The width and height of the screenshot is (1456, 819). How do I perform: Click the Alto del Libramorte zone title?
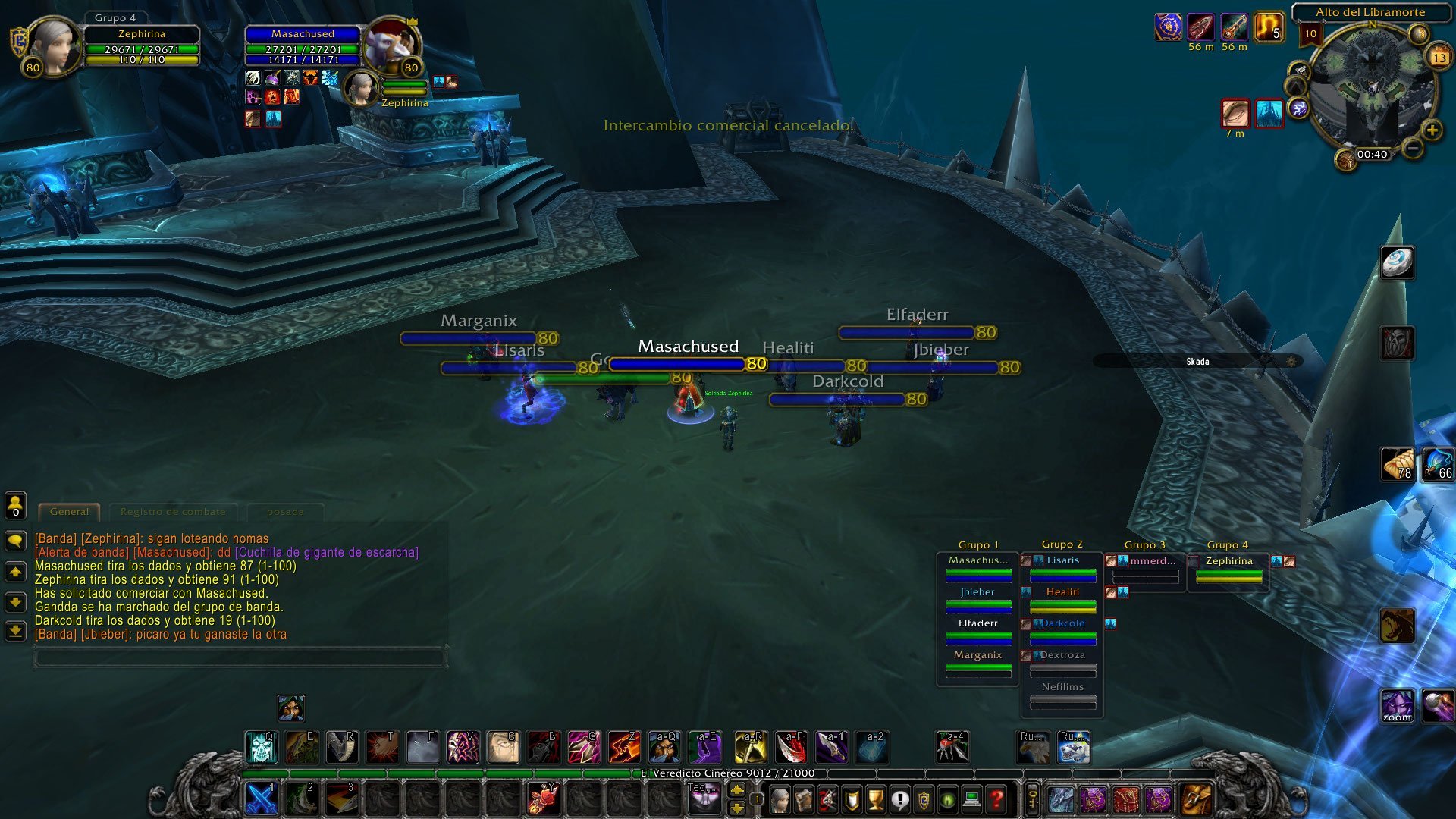pyautogui.click(x=1370, y=12)
